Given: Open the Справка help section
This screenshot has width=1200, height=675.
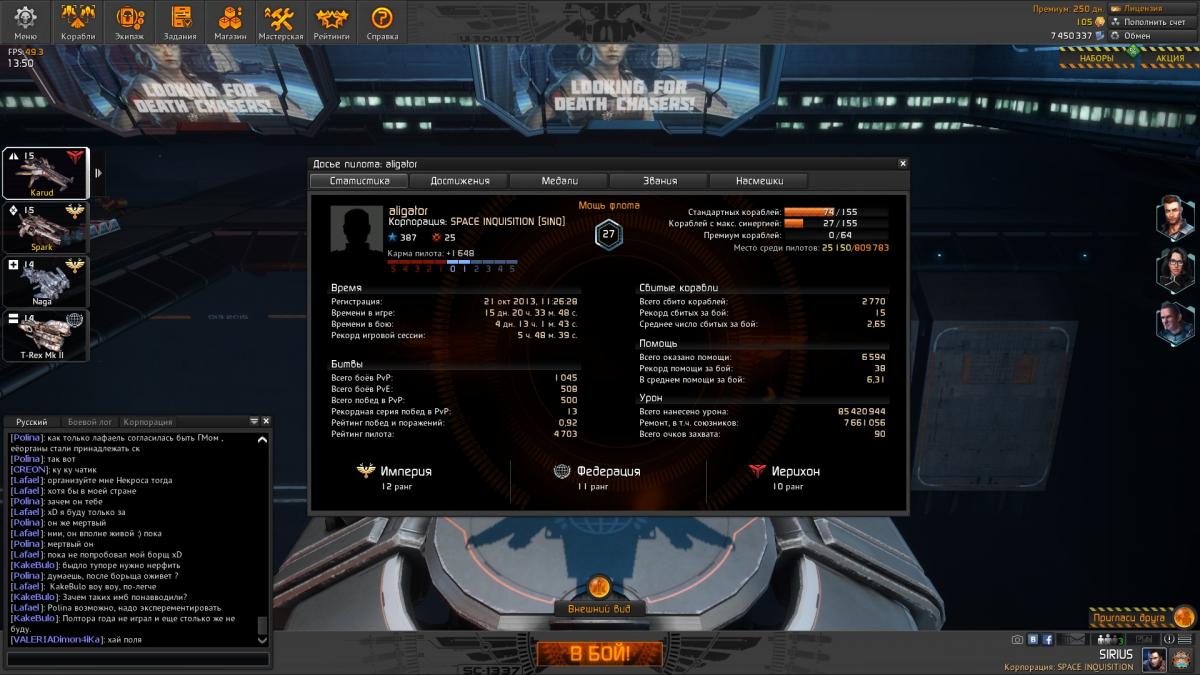Looking at the screenshot, I should tap(382, 22).
